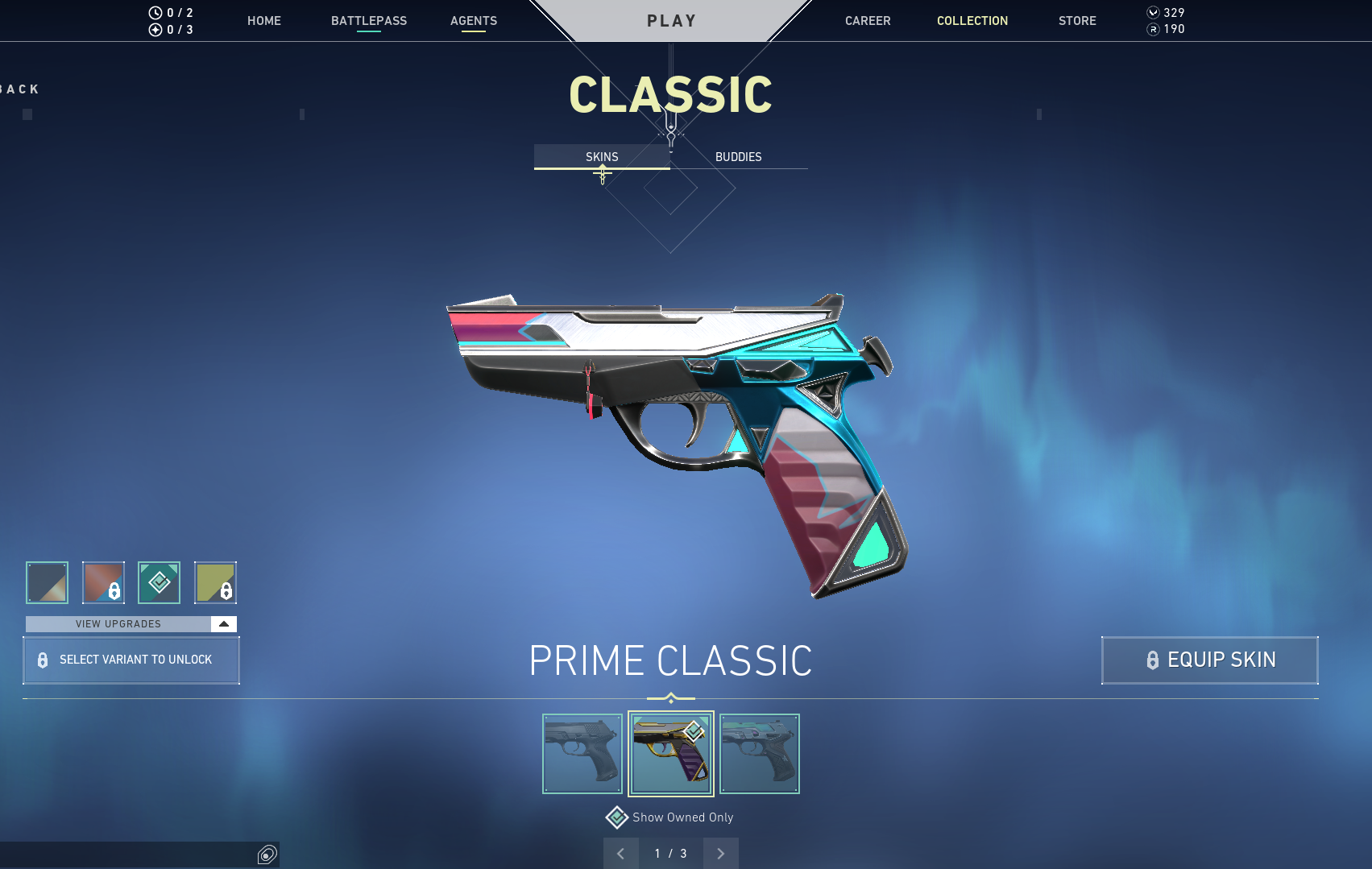Go to the Home screen
This screenshot has height=869, width=1372.
click(x=263, y=21)
